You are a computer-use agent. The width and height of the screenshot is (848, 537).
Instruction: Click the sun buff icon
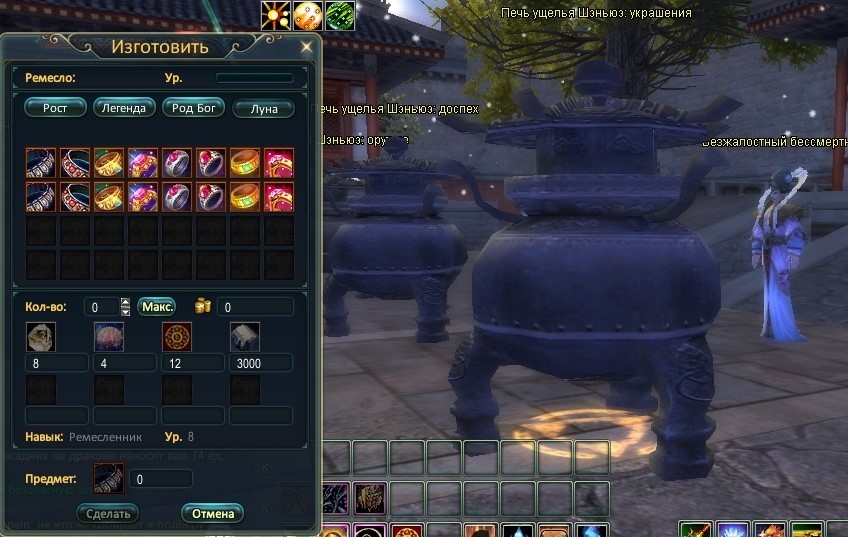click(x=276, y=15)
